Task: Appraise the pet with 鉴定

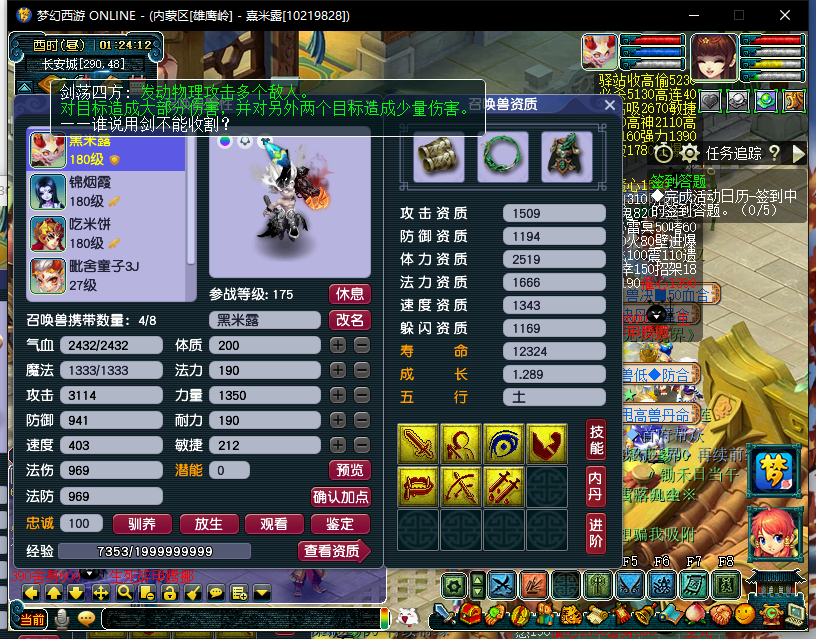Action: point(339,523)
